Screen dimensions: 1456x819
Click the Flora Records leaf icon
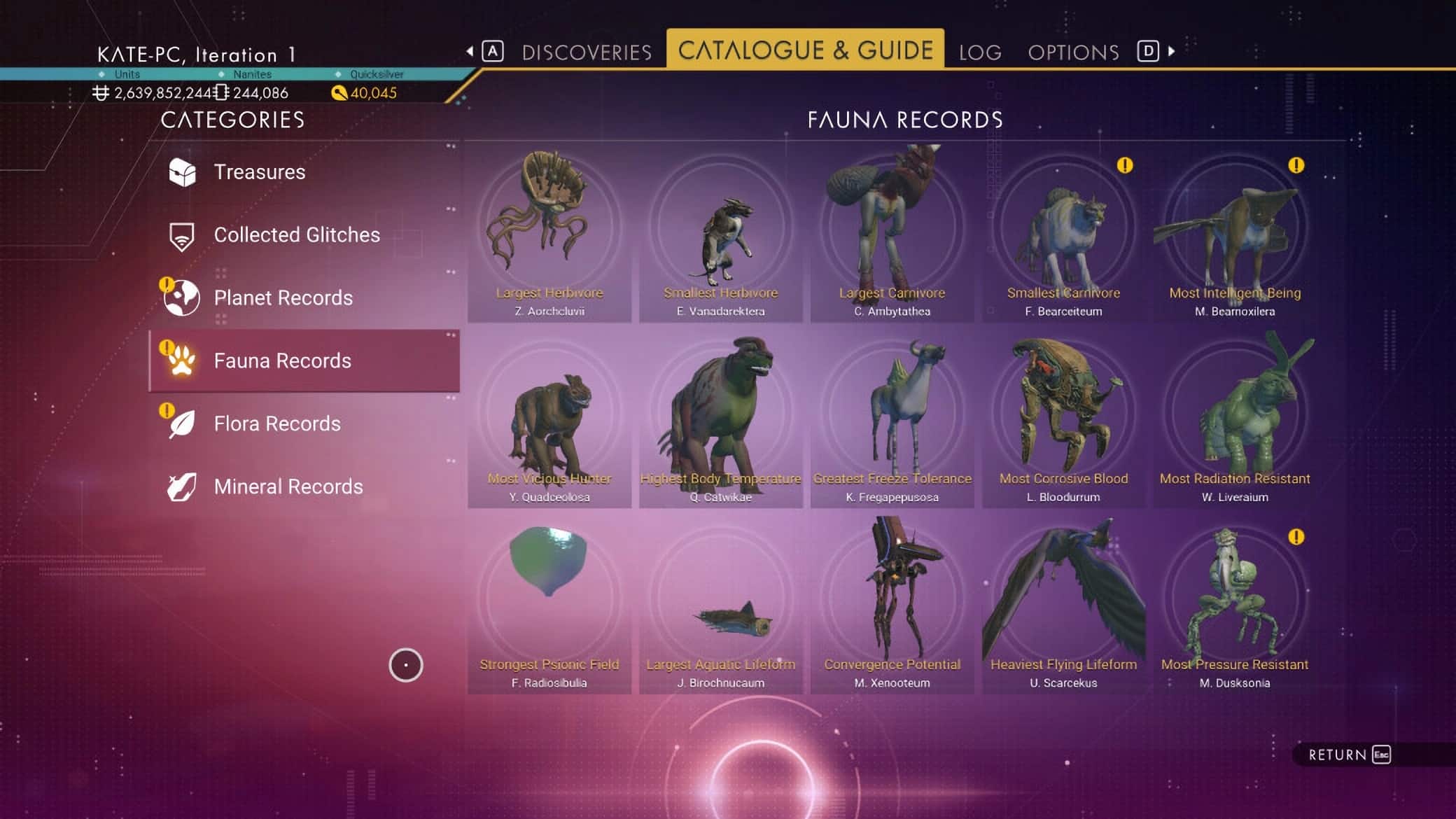[x=183, y=423]
